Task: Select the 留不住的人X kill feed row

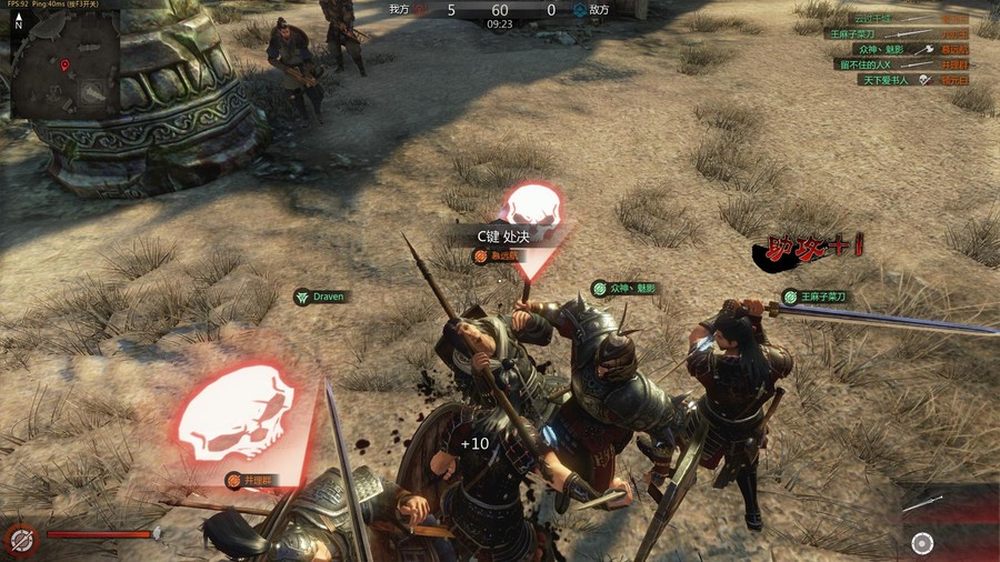Action: 895,64
